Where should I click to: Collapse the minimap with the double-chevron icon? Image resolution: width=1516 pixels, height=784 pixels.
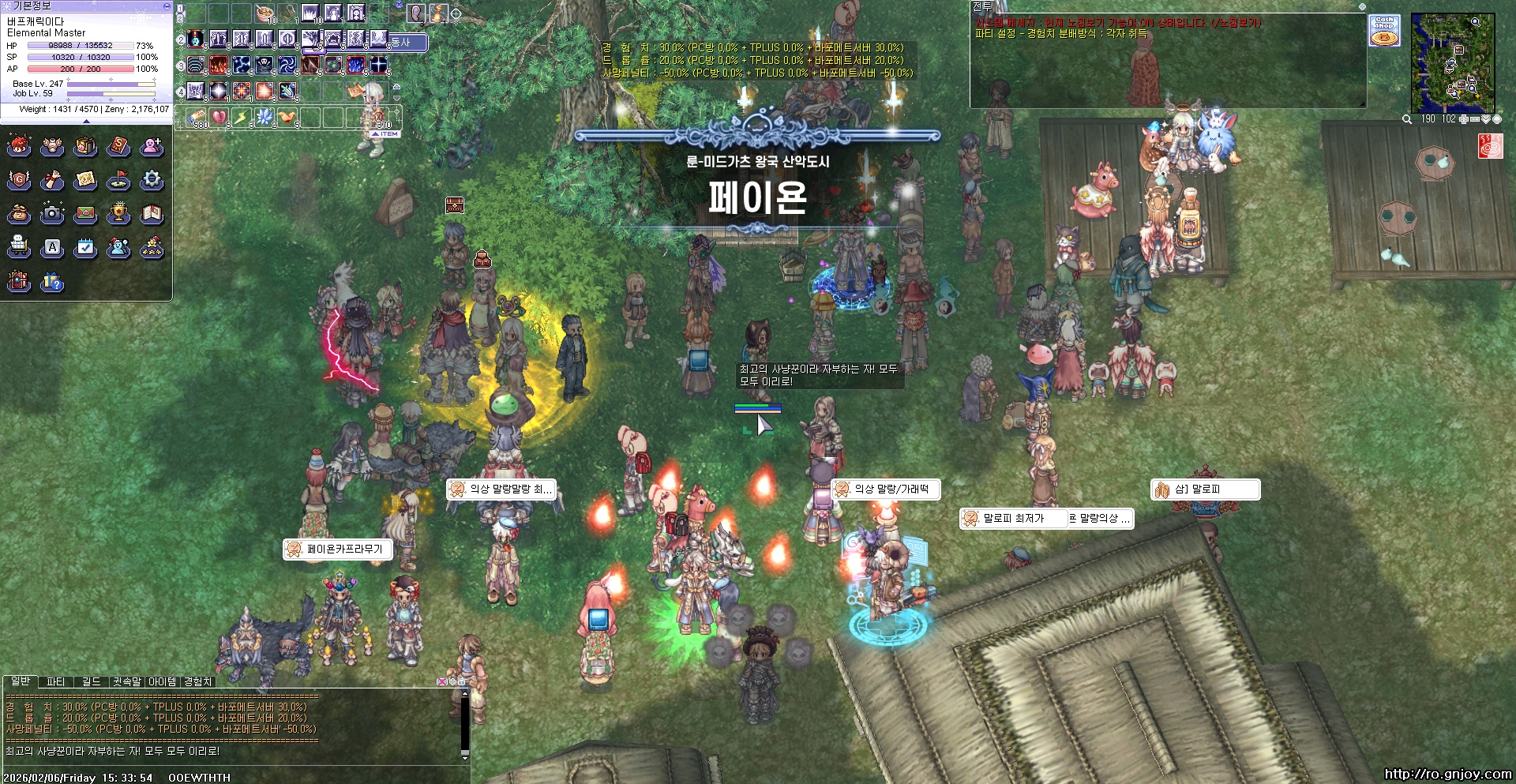(1487, 118)
